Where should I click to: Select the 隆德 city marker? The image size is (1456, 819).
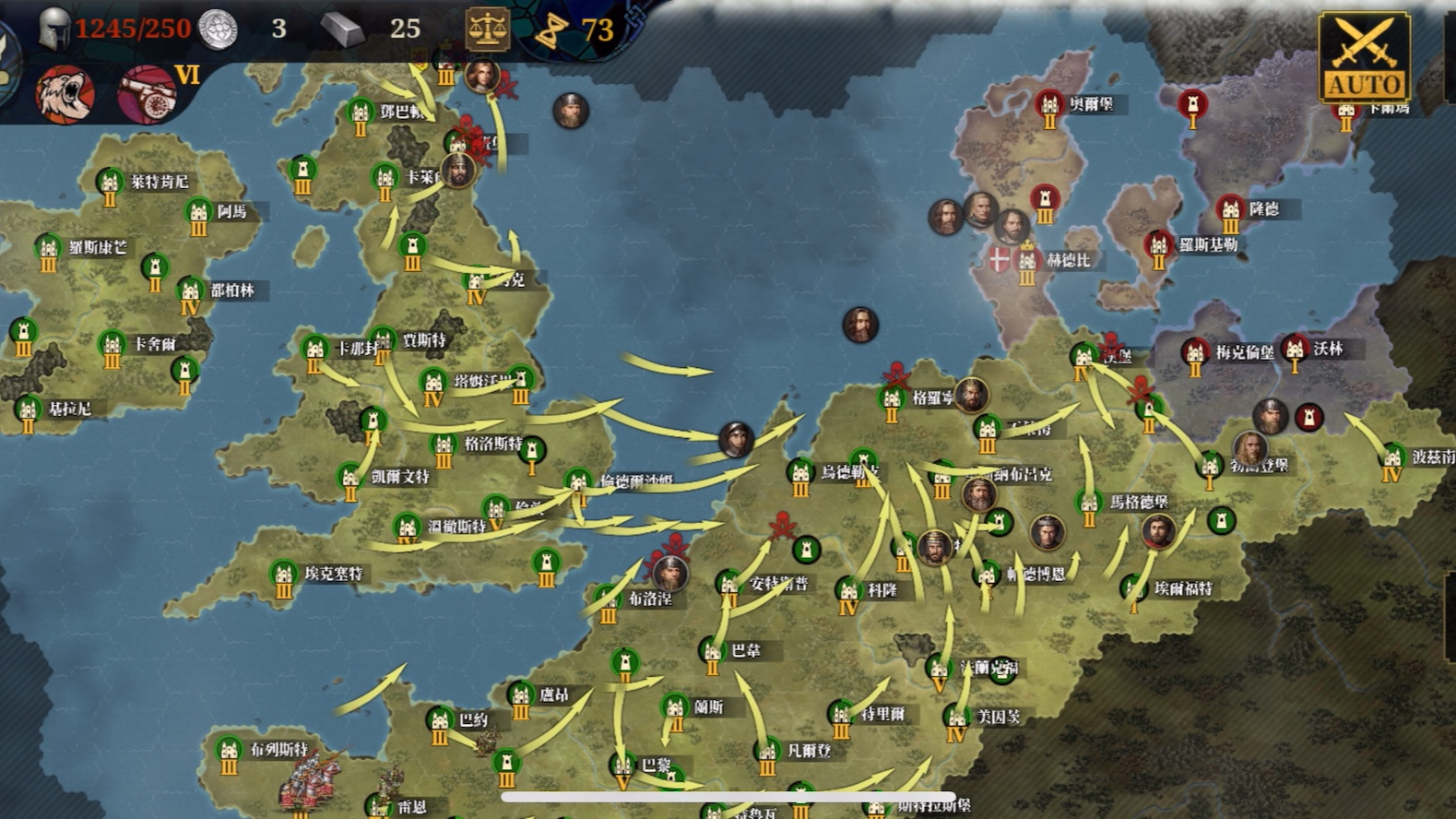(x=1230, y=211)
